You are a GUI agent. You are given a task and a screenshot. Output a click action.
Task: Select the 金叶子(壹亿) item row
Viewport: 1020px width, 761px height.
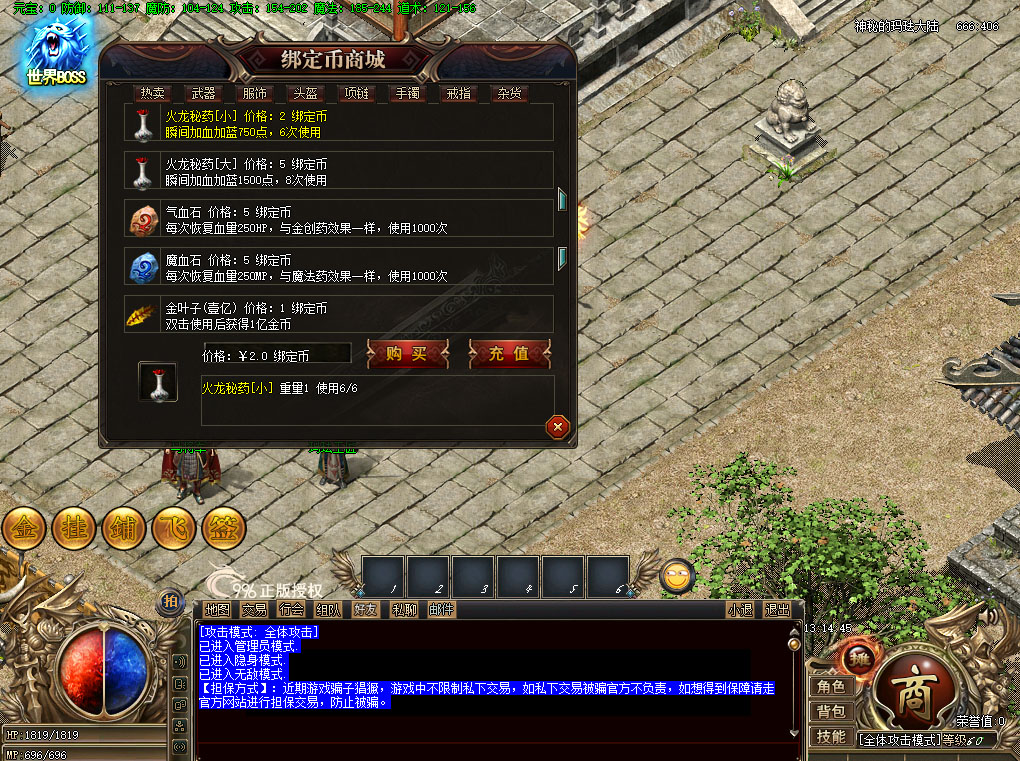tap(340, 315)
